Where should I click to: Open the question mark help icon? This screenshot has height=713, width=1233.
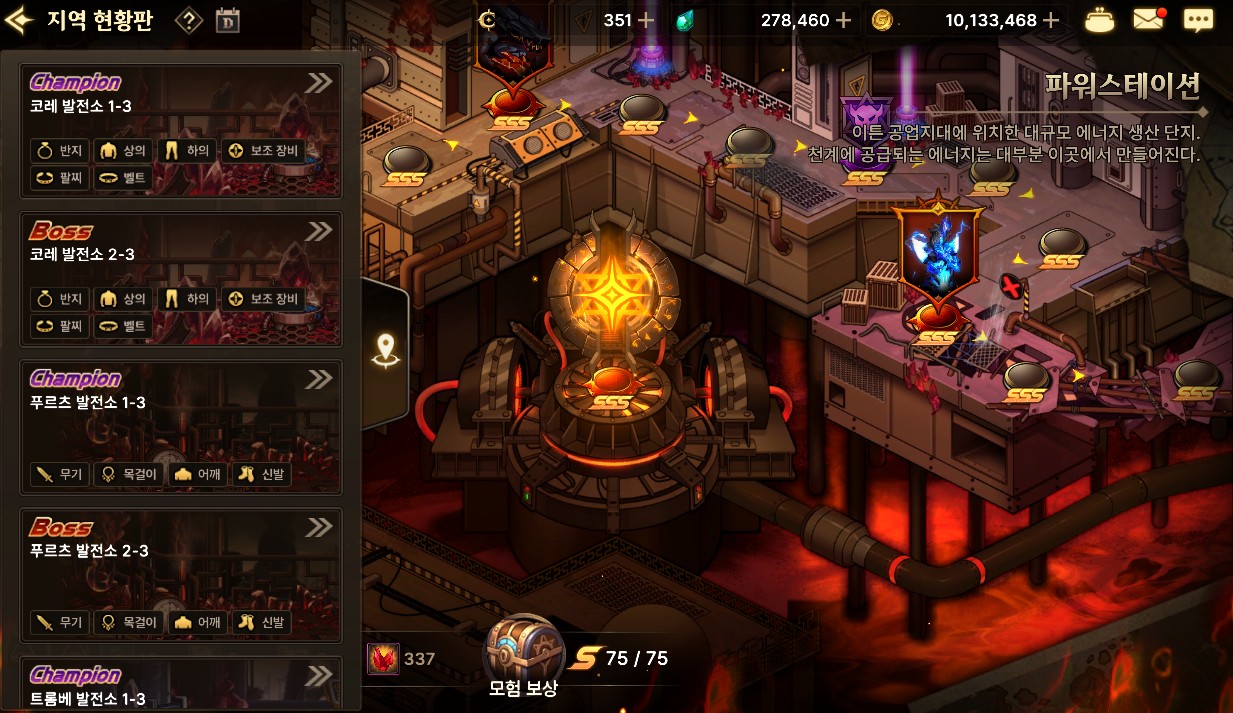coord(188,21)
